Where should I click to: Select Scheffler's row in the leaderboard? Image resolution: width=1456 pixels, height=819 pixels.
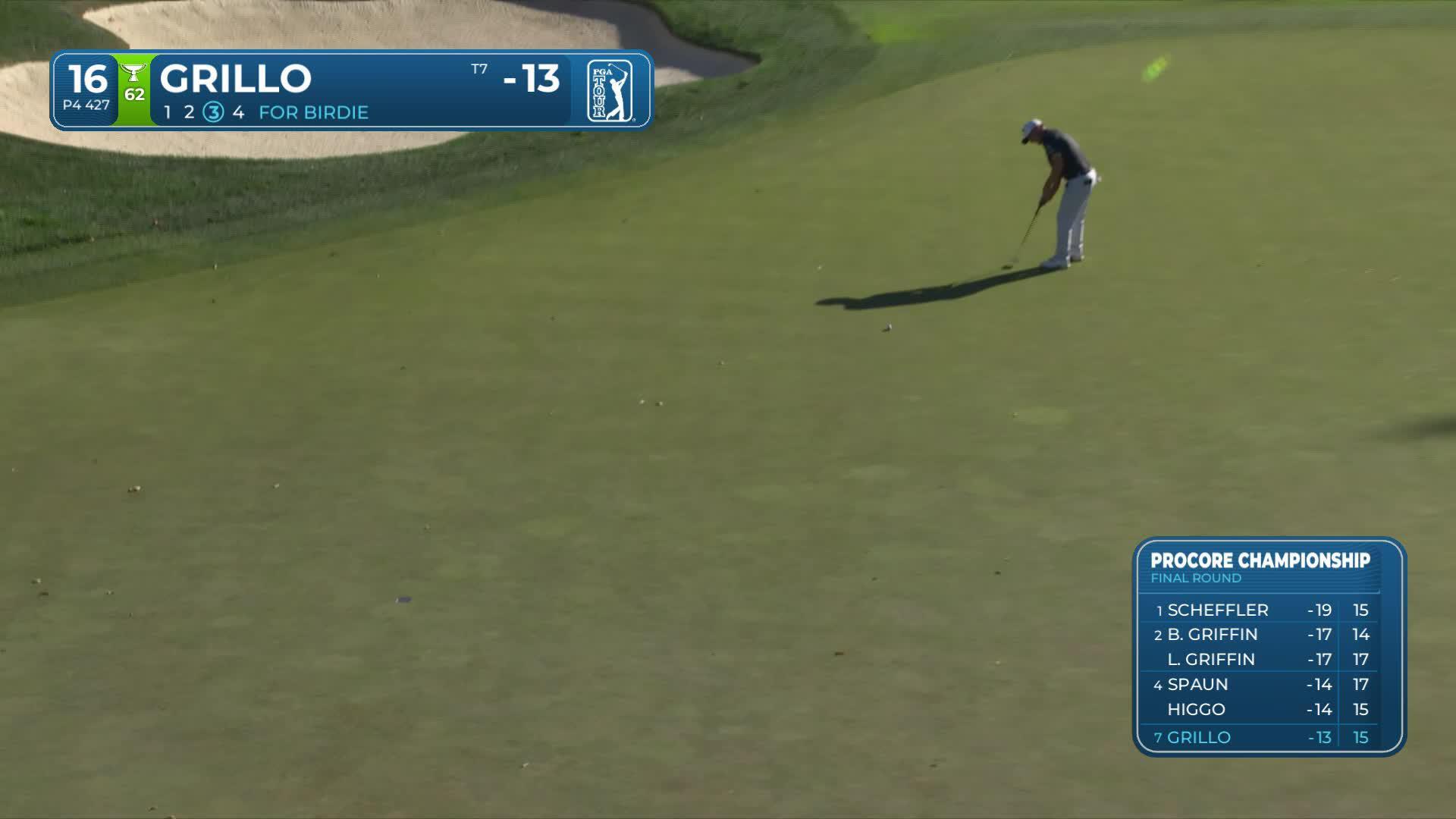(x=1259, y=610)
